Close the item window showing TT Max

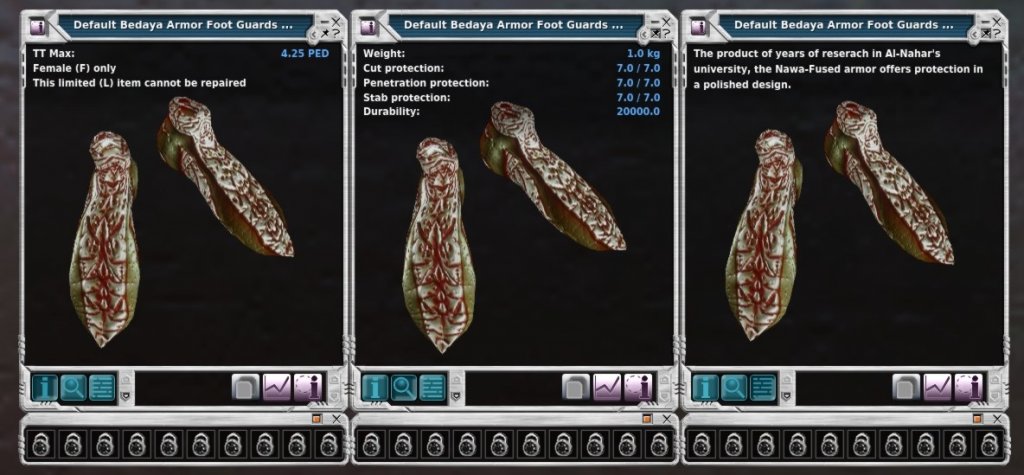336,20
